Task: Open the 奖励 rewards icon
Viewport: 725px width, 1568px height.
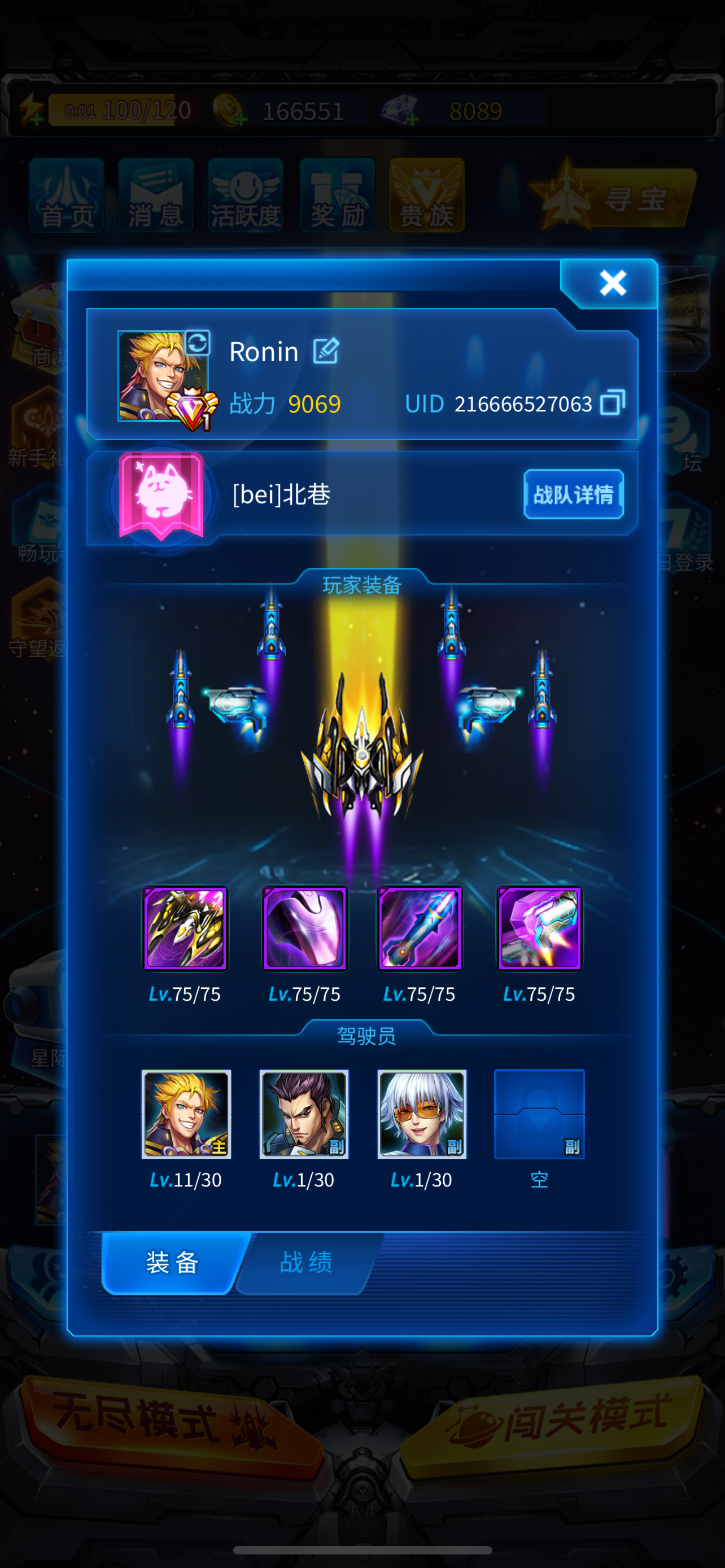Action: (335, 196)
